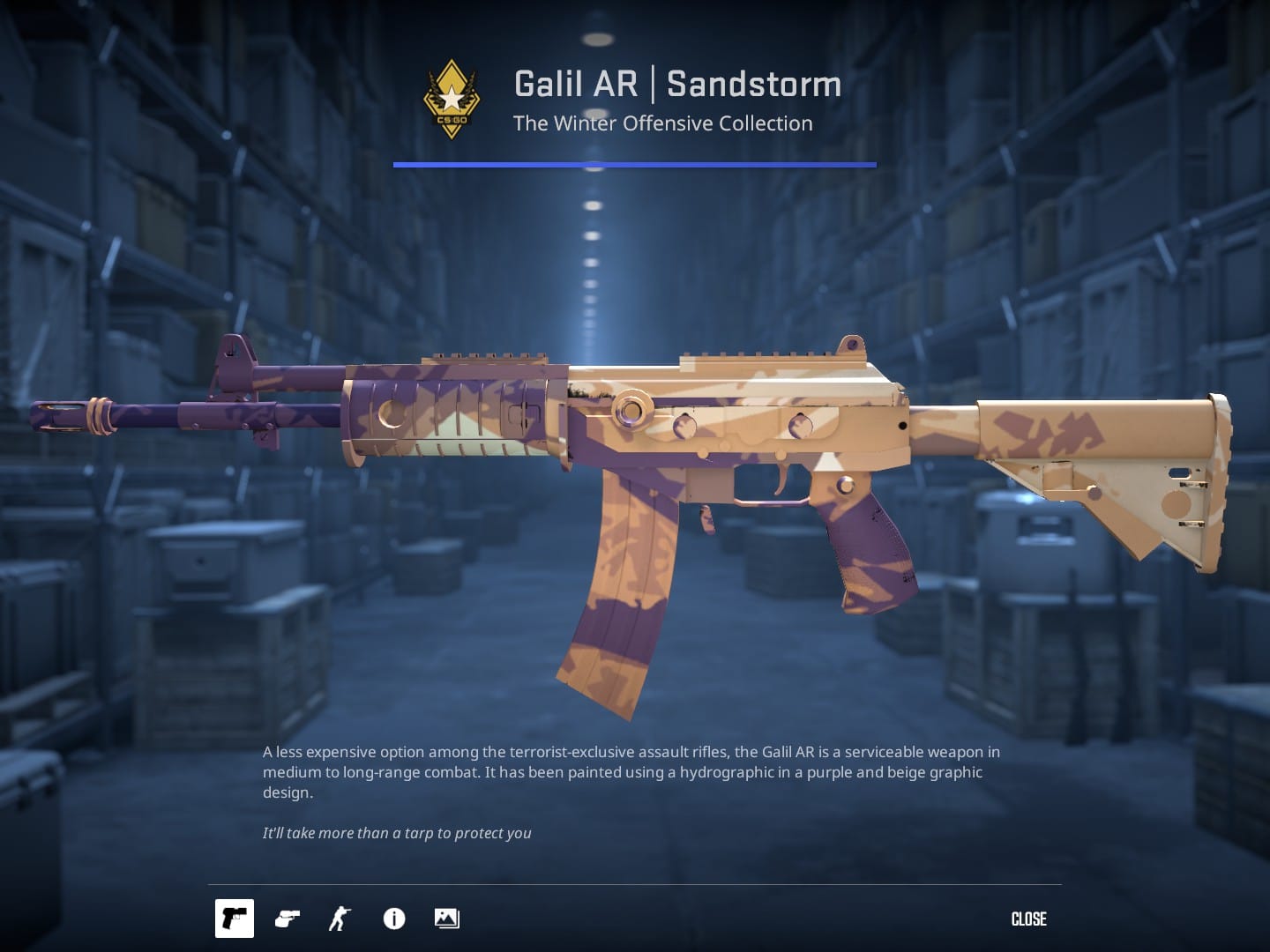The image size is (1270, 952).
Task: Click the circled letter i icon
Action: [x=393, y=919]
